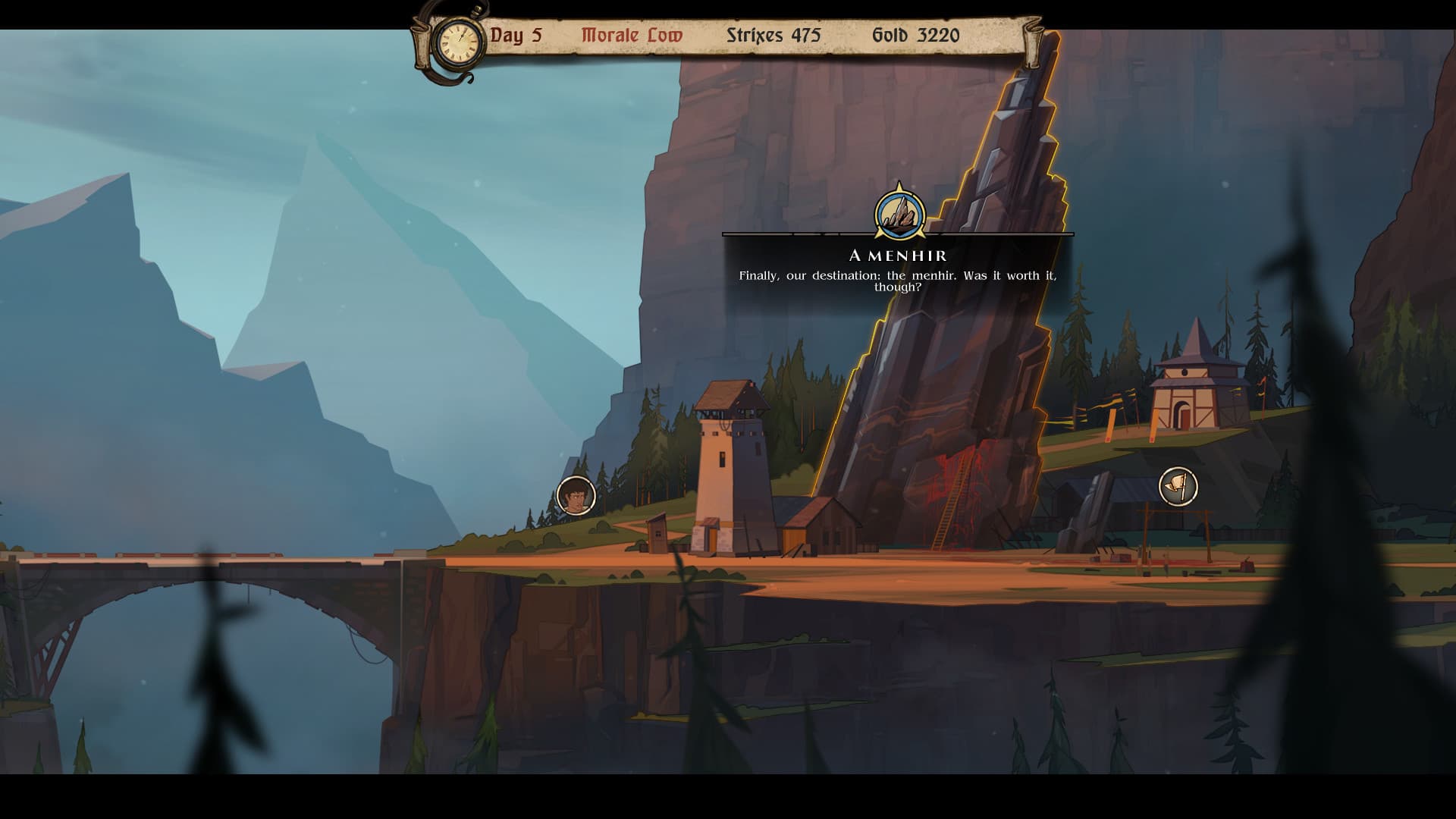This screenshot has height=819, width=1456.
Task: Click the Strixes 475 counter
Action: (x=773, y=35)
